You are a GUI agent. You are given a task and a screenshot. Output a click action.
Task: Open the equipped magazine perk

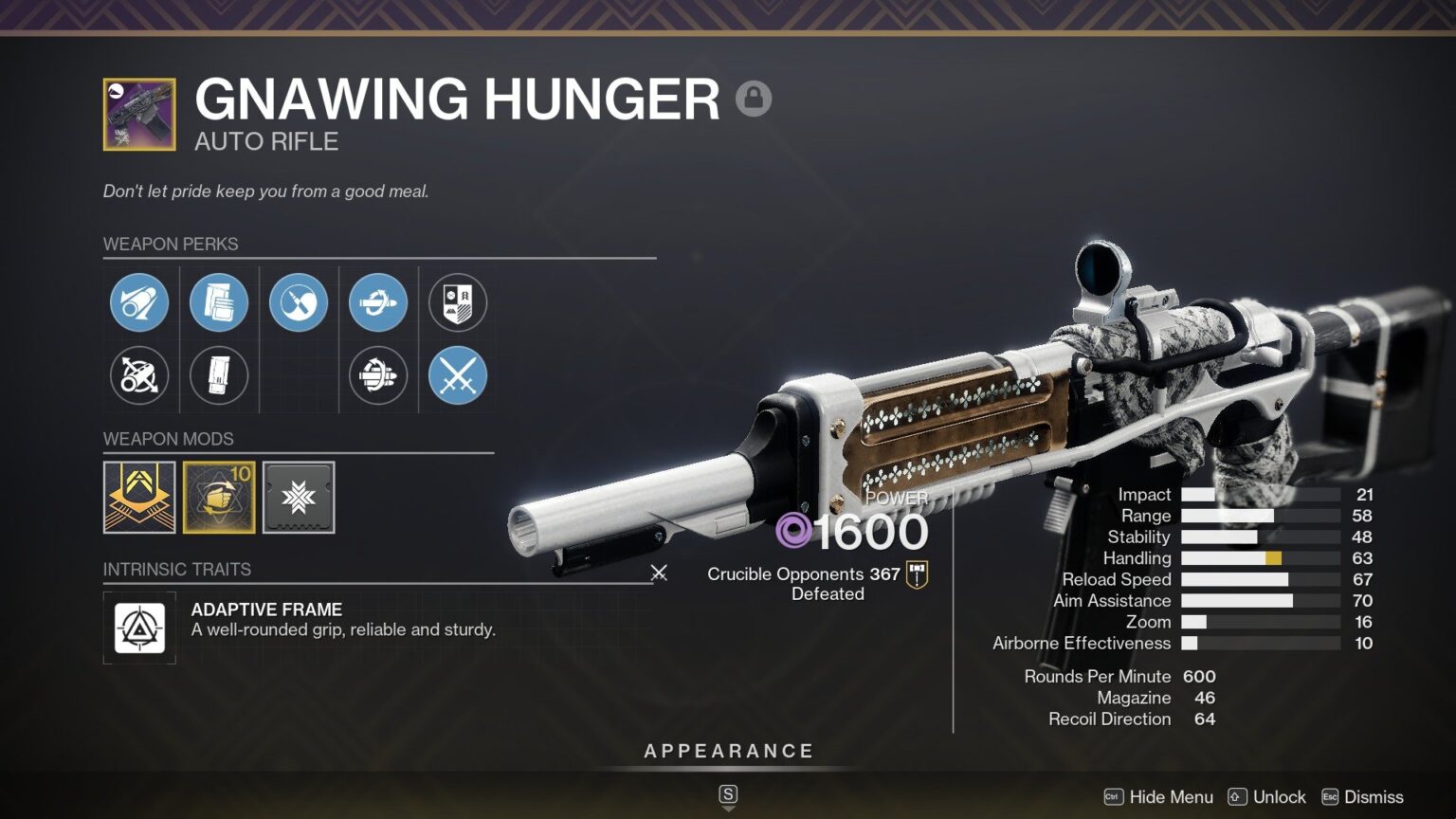point(219,302)
